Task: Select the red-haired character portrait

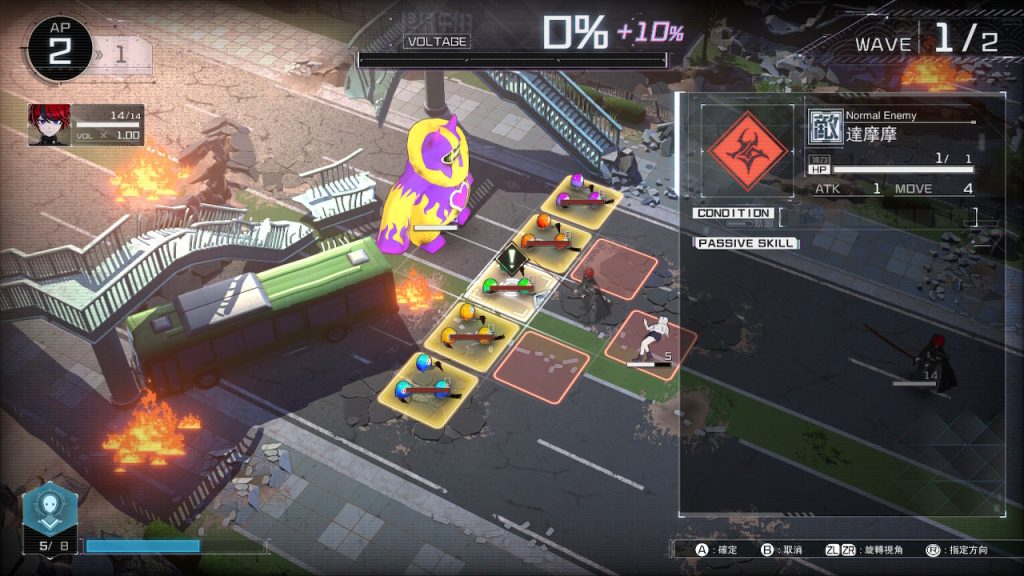Action: 49,125
